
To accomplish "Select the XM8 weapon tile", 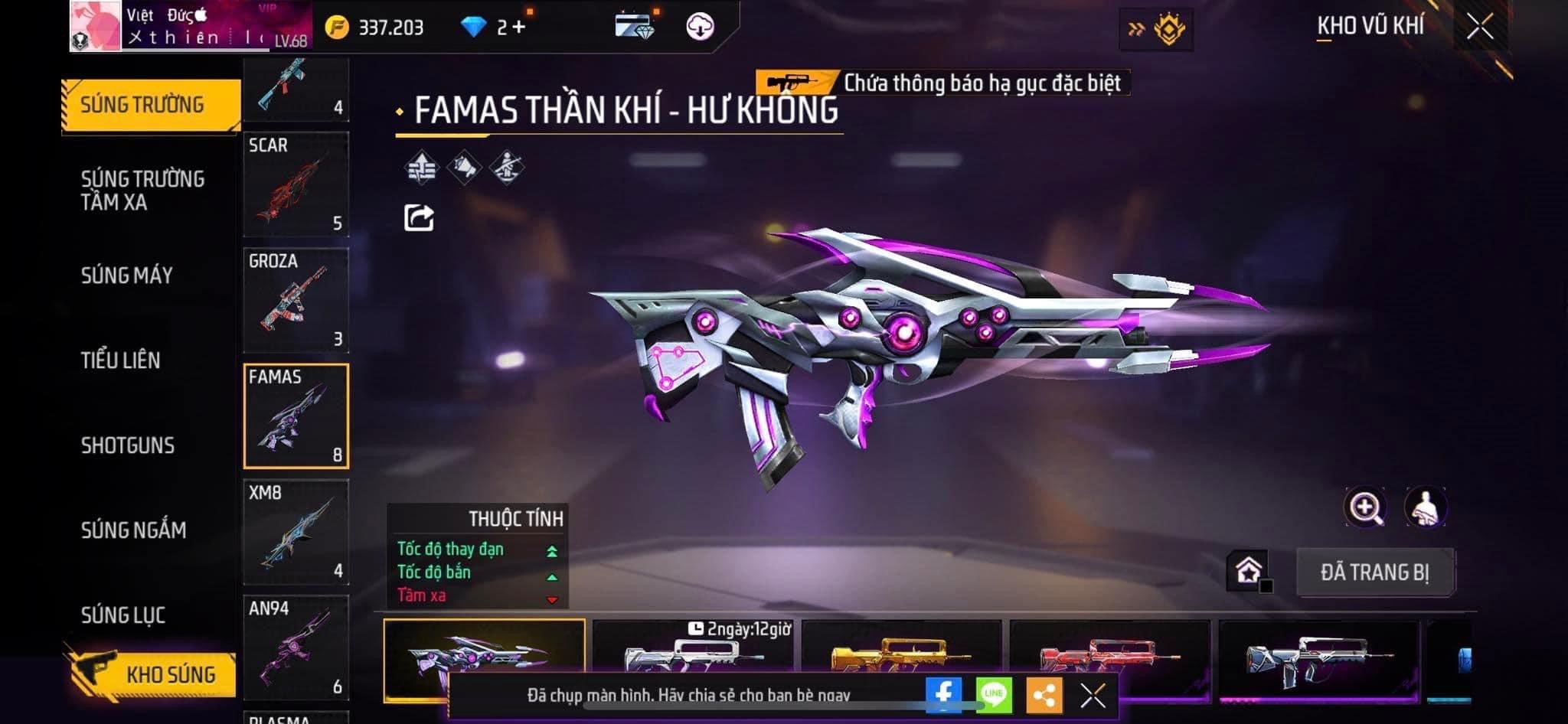I will [x=296, y=532].
